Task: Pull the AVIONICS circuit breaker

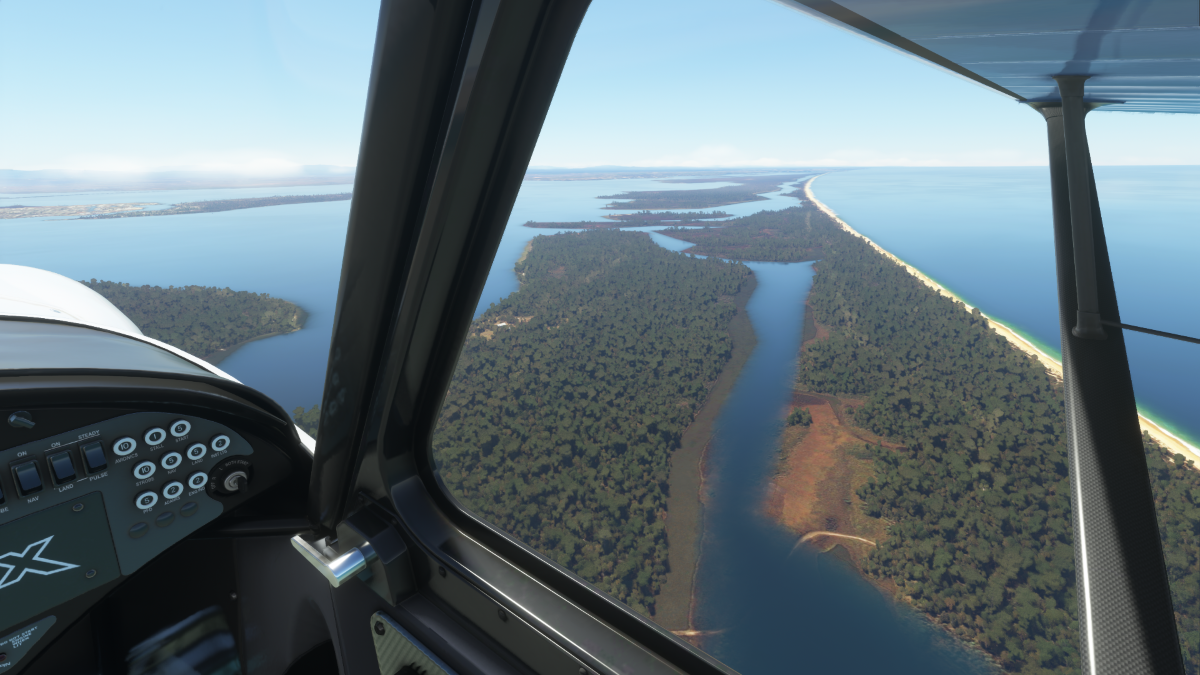Action: click(x=125, y=446)
